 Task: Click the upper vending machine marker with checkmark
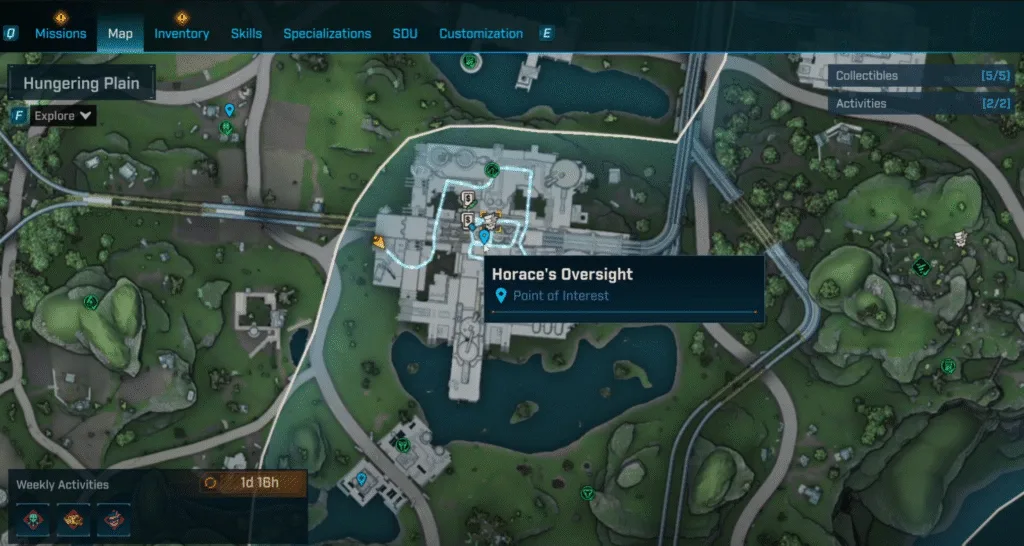pos(468,197)
